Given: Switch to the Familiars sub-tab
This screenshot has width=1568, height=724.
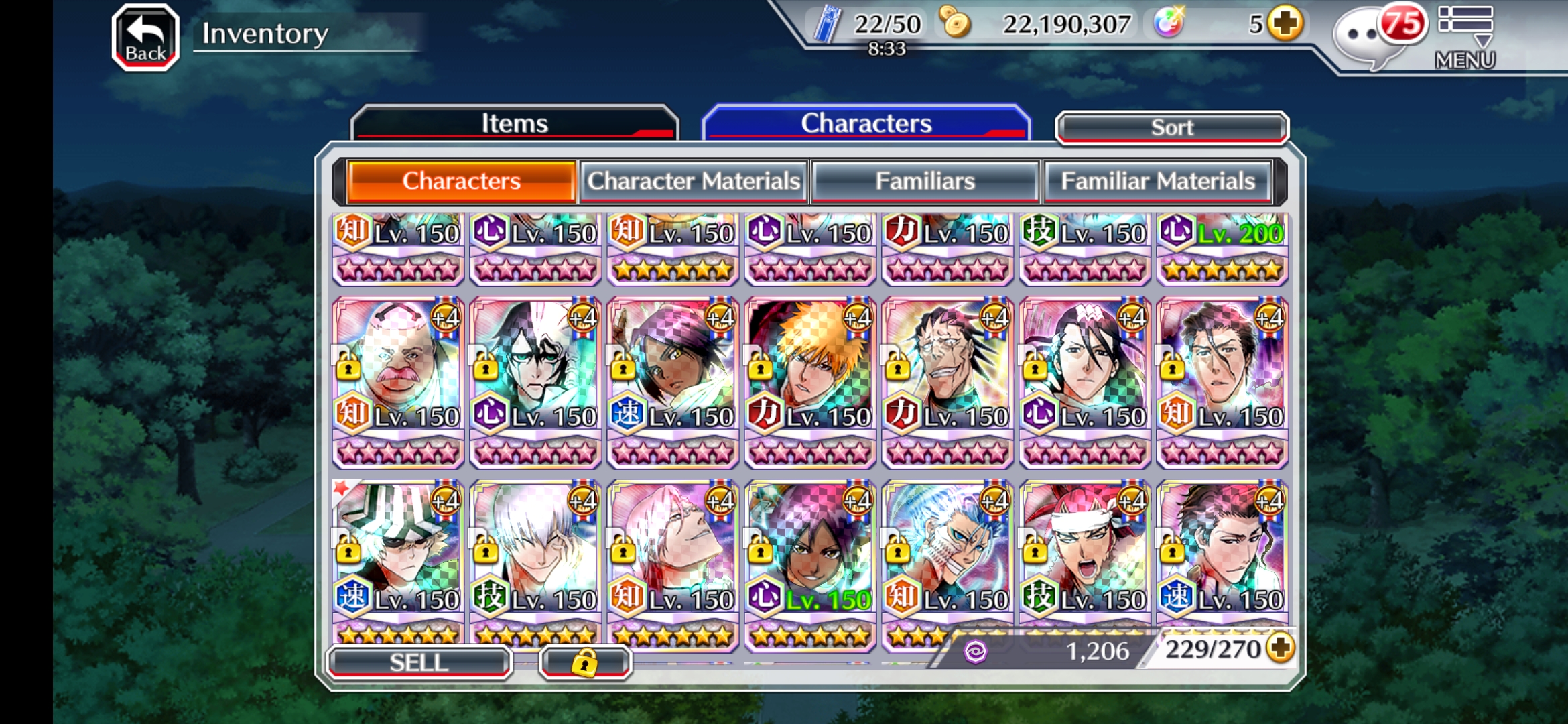Looking at the screenshot, I should point(925,181).
